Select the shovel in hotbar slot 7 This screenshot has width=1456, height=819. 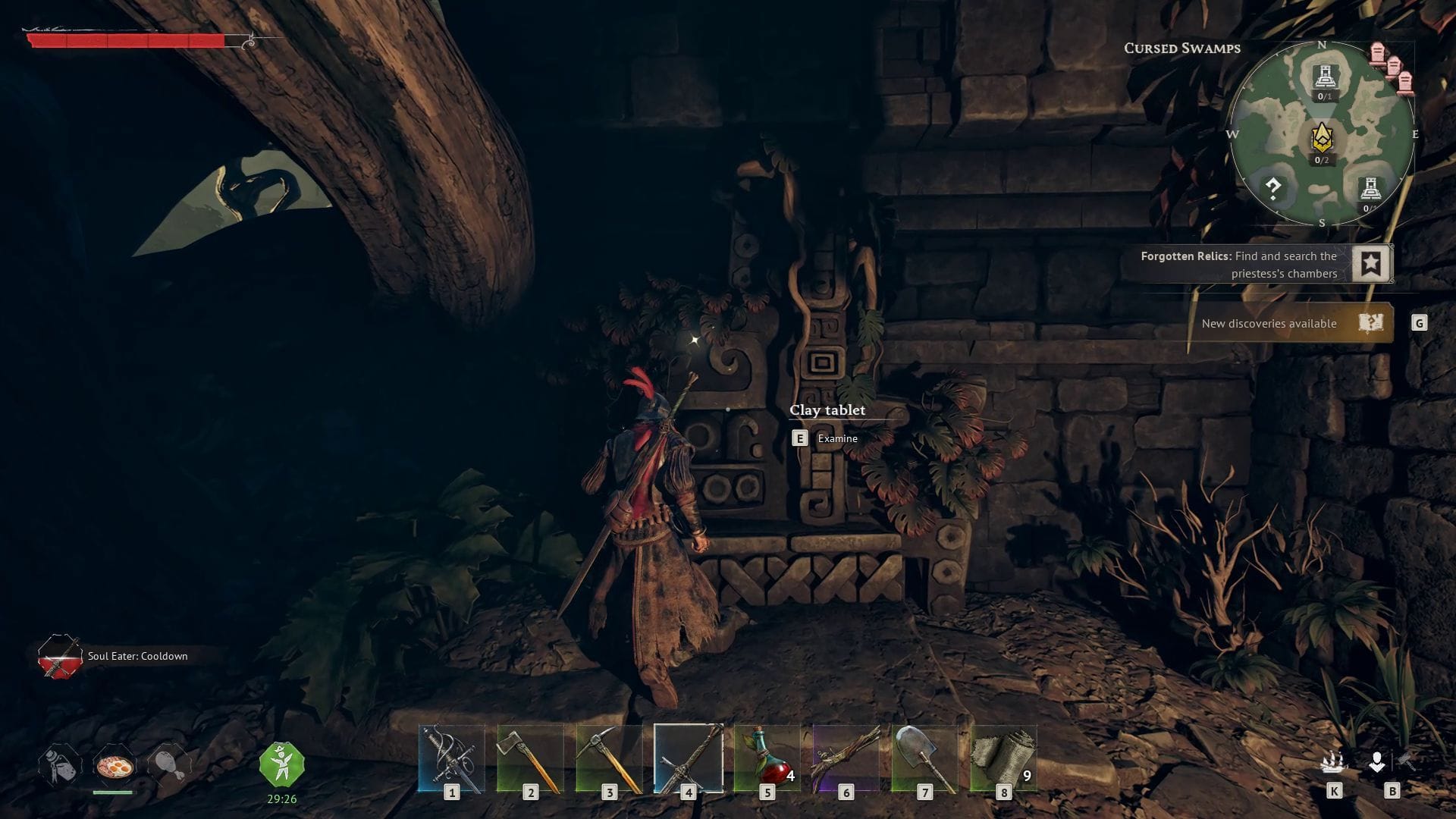[925, 758]
